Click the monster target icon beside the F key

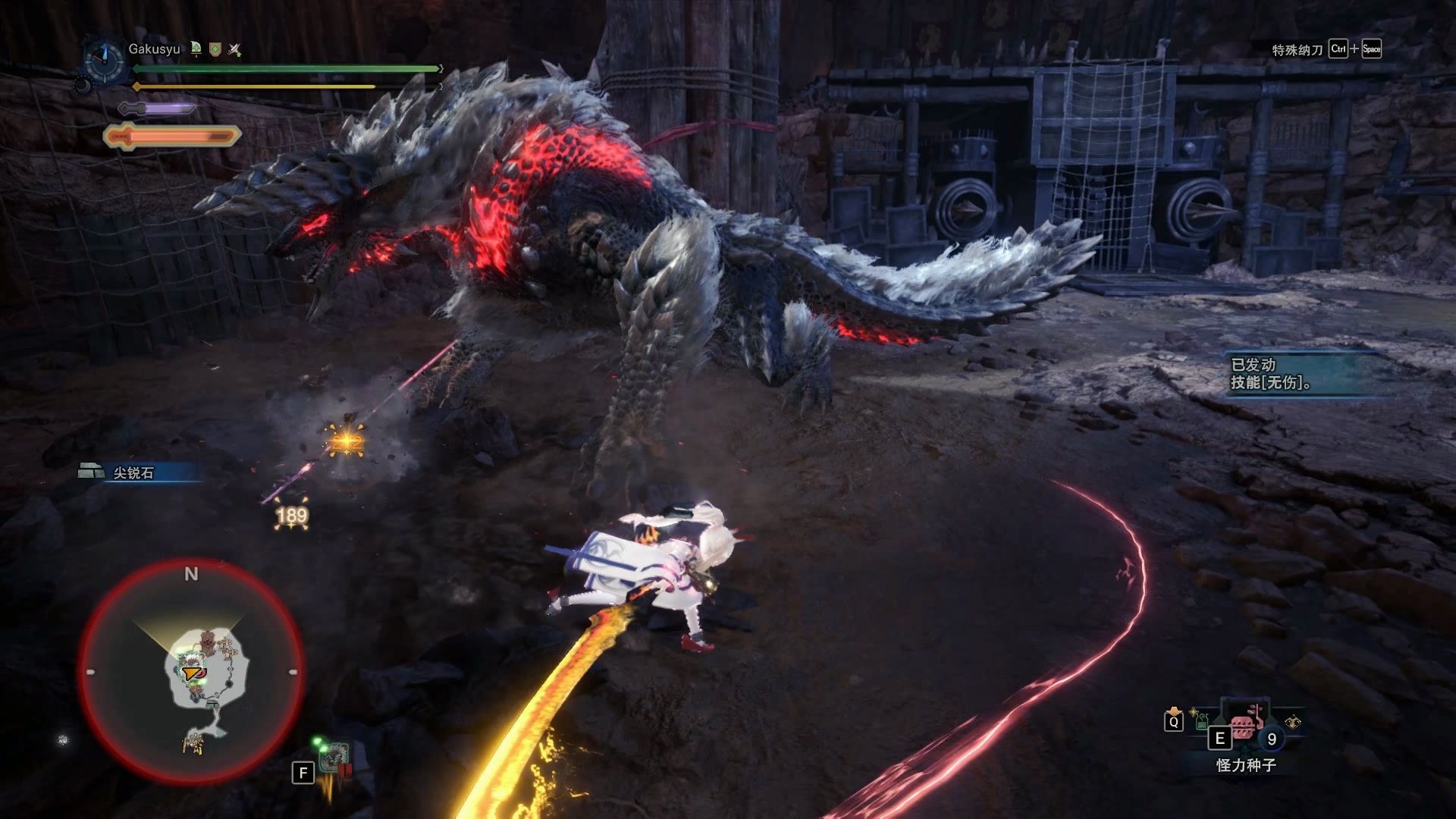click(x=334, y=758)
